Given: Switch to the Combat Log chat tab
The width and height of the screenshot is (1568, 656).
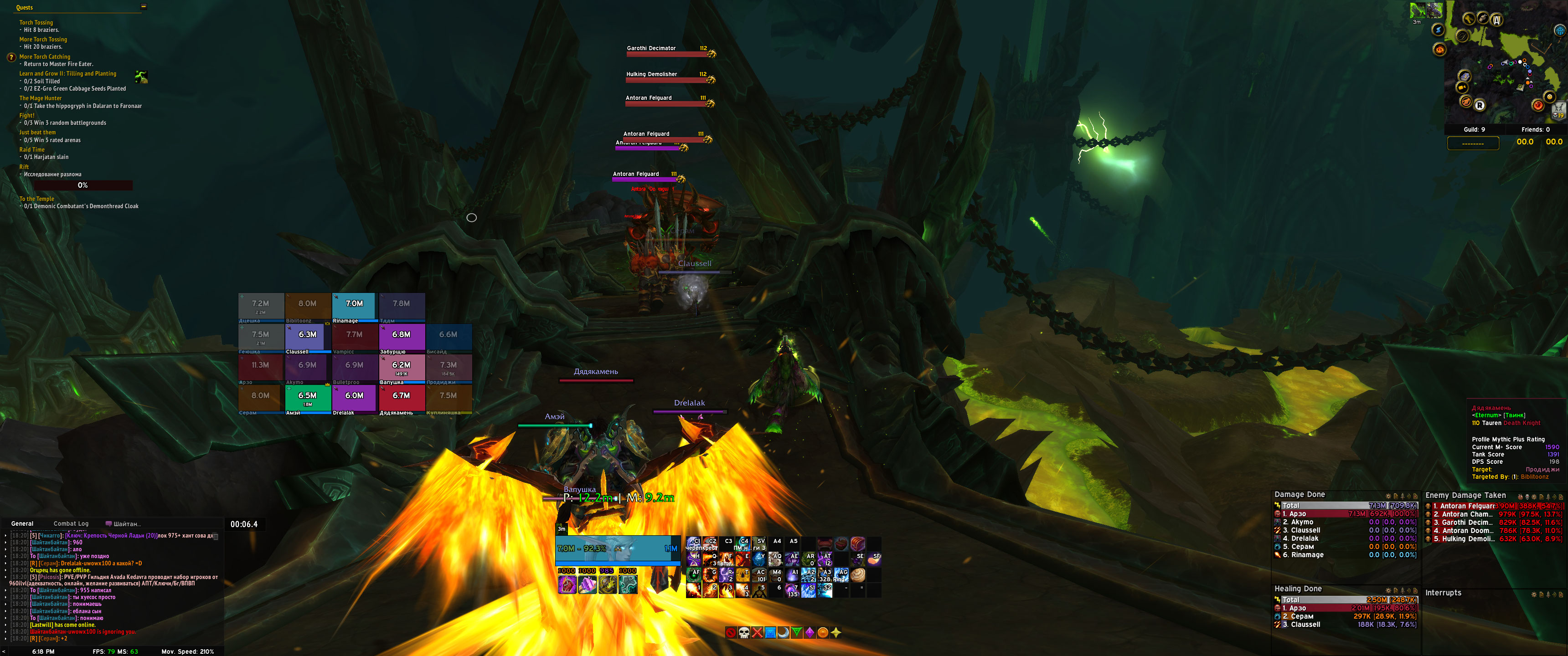Looking at the screenshot, I should tap(71, 523).
